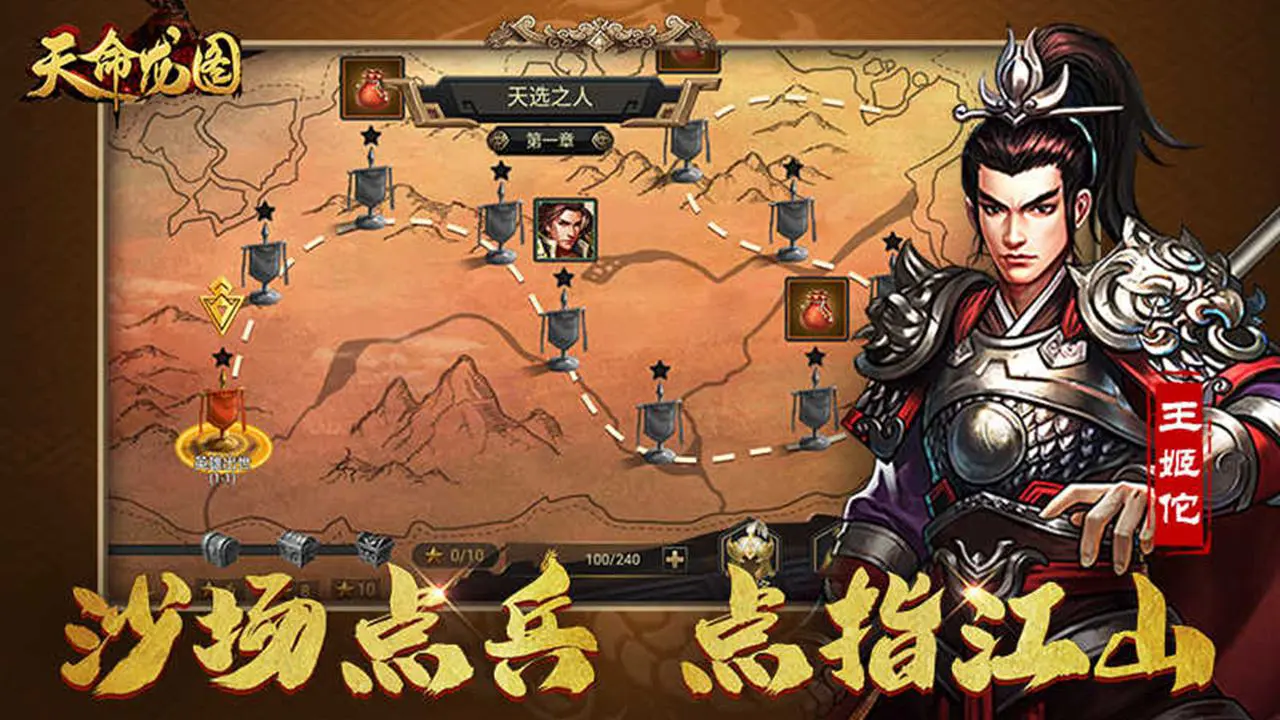1280x720 pixels.
Task: Select the hero portrait node on the map
Action: pyautogui.click(x=563, y=231)
